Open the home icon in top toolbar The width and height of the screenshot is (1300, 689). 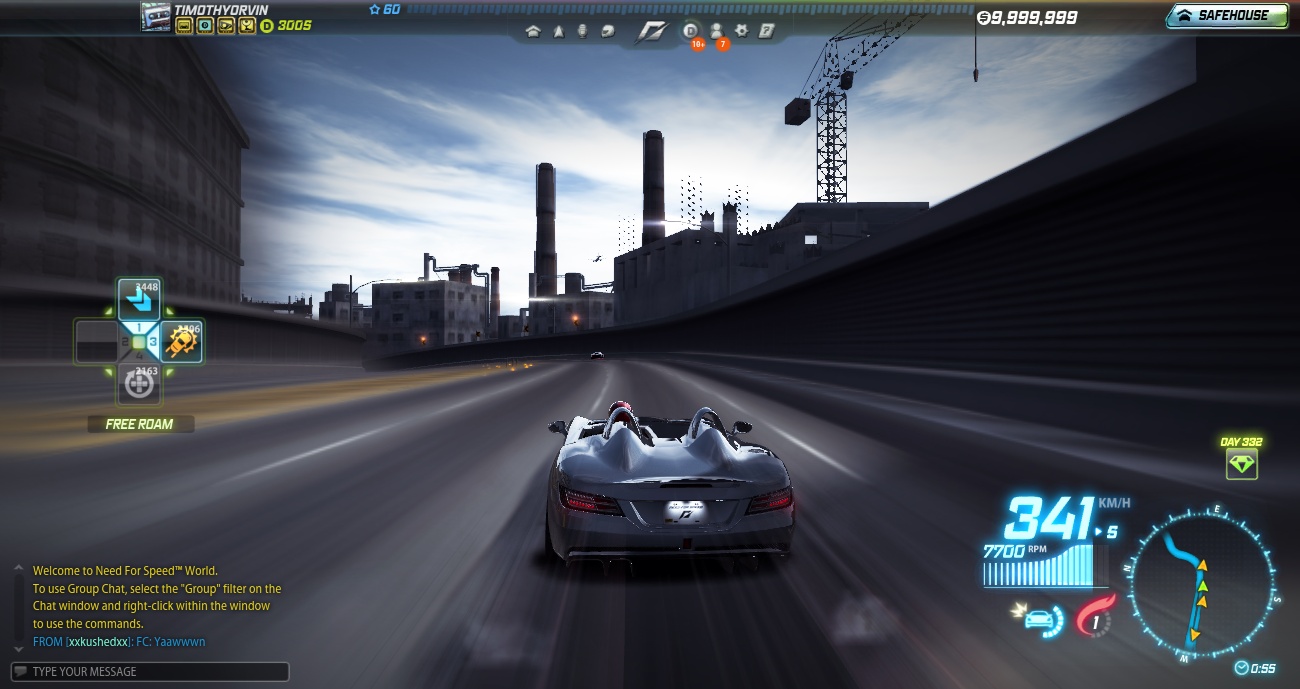tap(533, 32)
